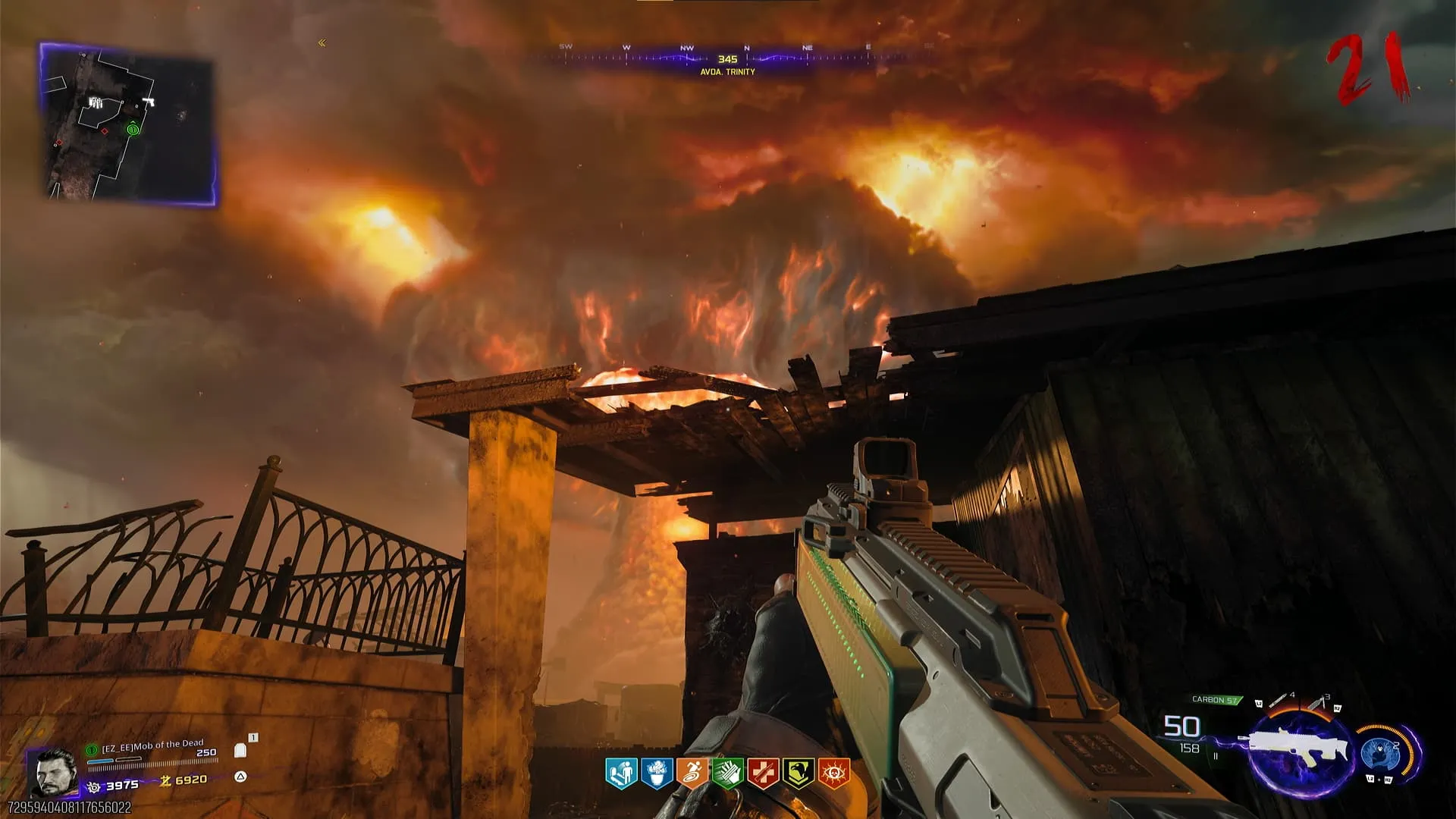Select the blue smoking cauldron perk icon
The width and height of the screenshot is (1456, 819).
point(657,773)
